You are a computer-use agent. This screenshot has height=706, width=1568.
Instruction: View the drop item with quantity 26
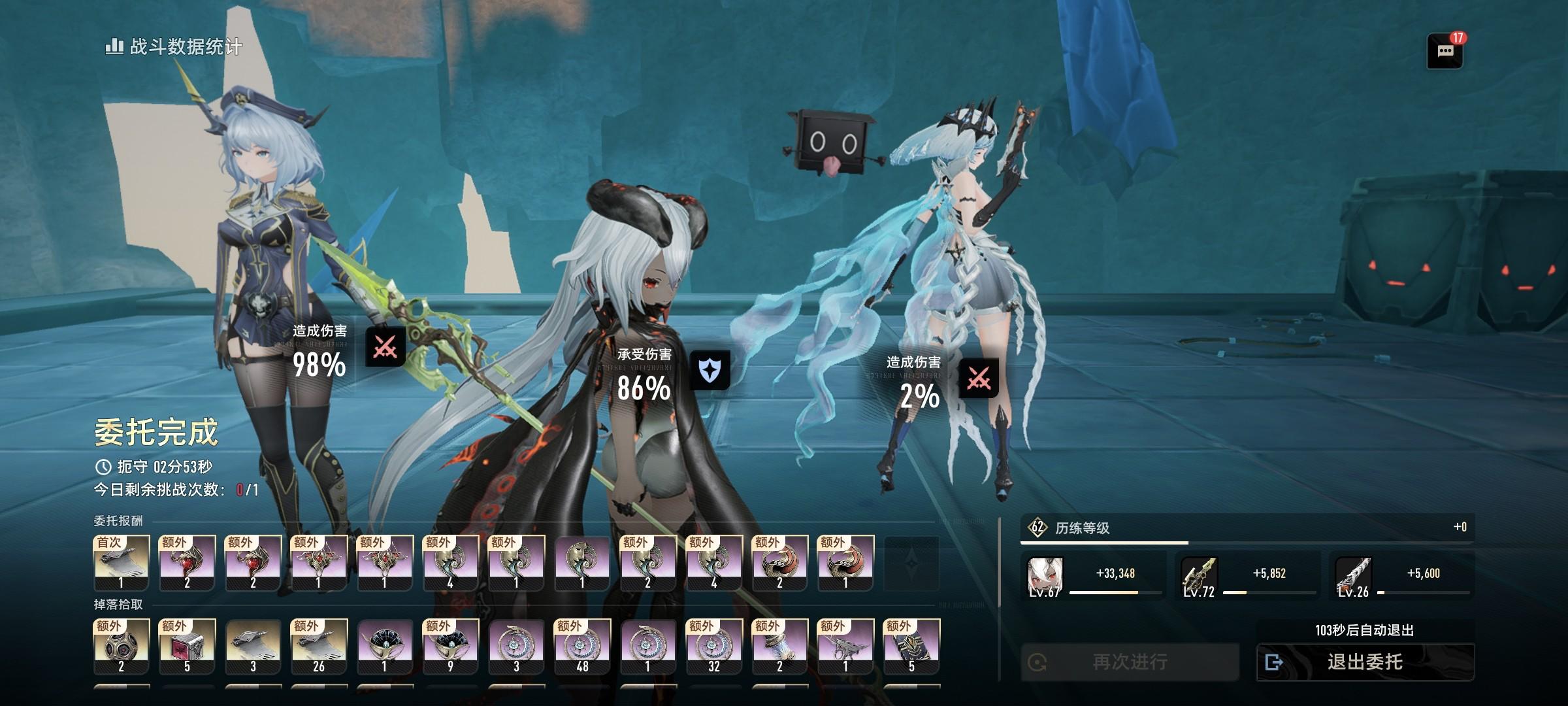[x=319, y=647]
